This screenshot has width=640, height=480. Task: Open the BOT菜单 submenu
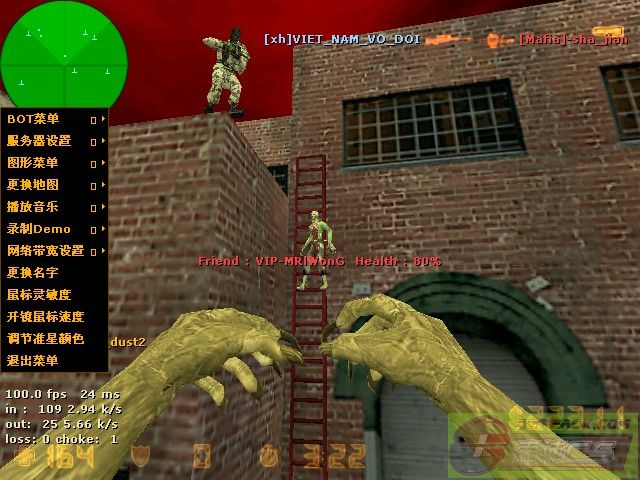click(x=34, y=119)
